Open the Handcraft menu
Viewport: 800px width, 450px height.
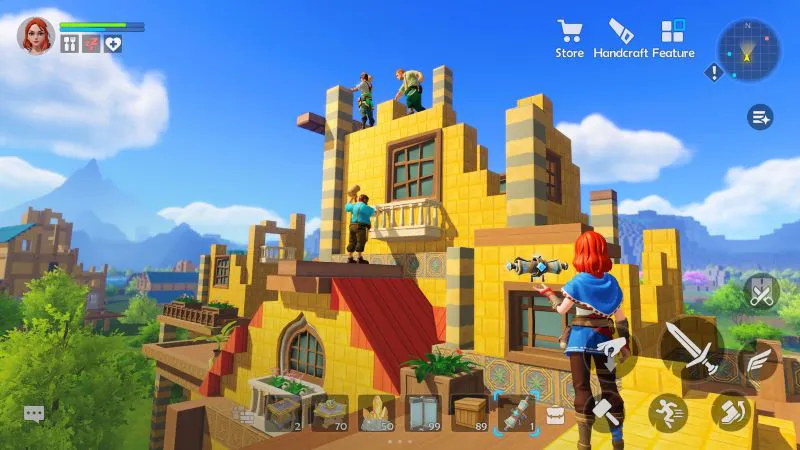(x=620, y=37)
